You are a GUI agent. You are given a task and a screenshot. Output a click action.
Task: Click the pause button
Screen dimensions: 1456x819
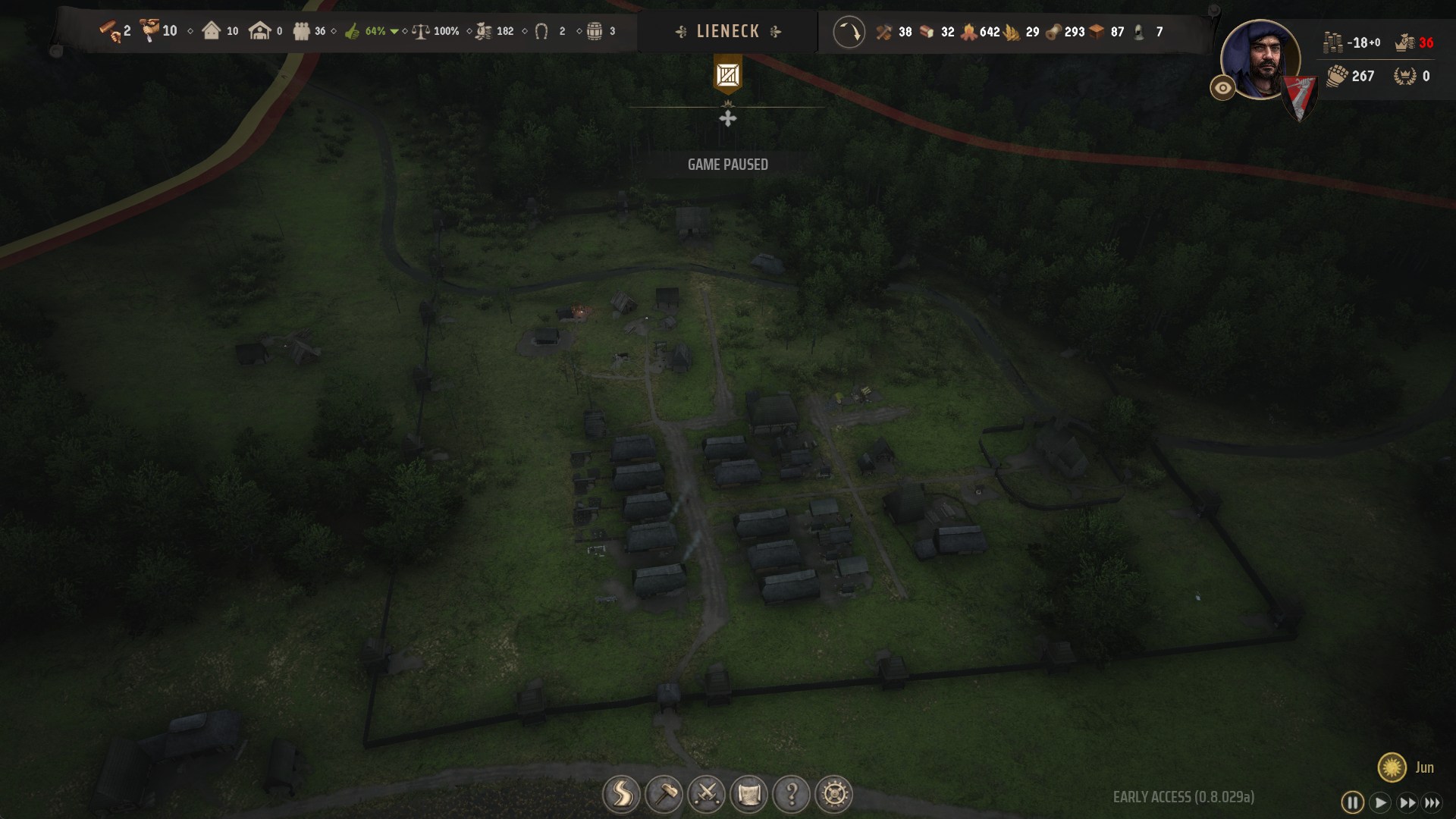tap(1352, 802)
